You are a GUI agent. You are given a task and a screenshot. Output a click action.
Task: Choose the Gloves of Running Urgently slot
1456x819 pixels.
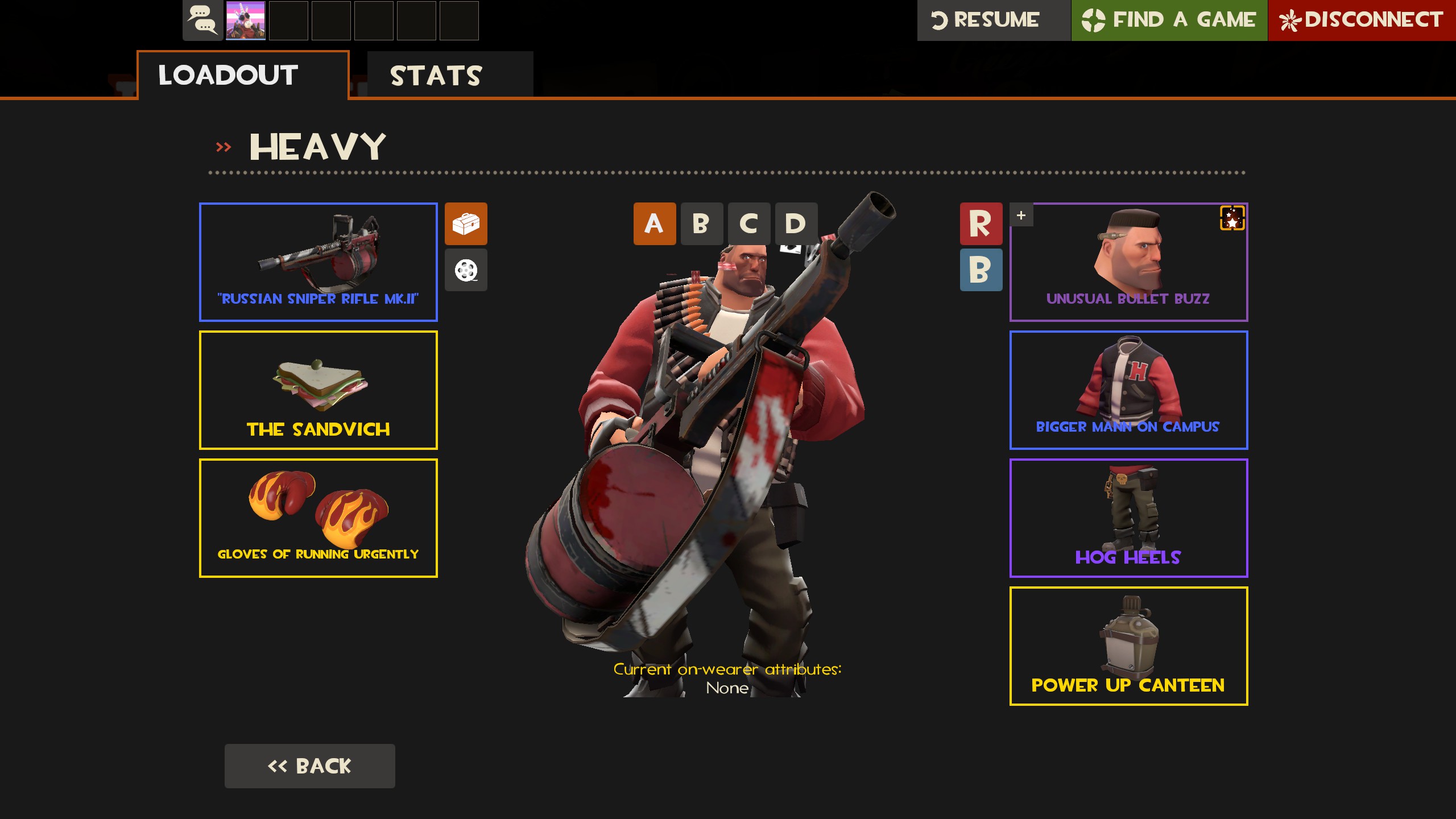tap(318, 518)
